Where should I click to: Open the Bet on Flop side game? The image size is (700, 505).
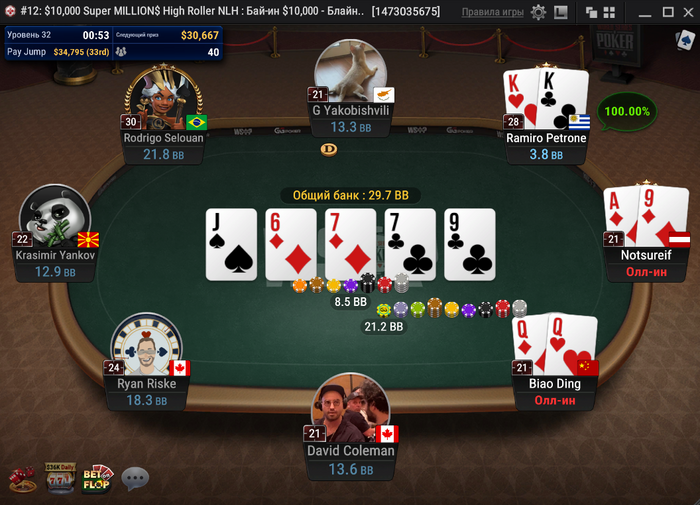tap(98, 478)
